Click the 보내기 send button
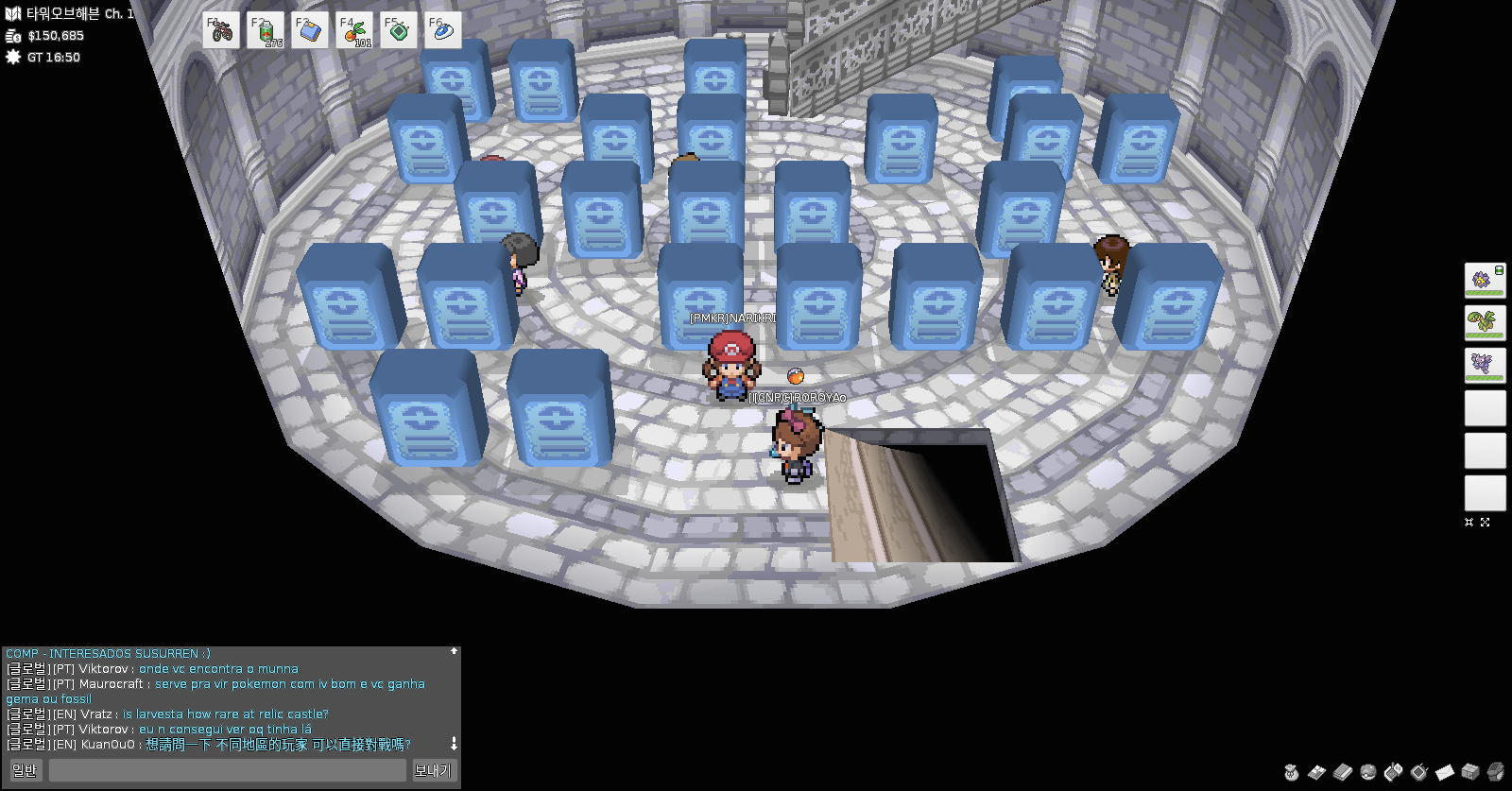The height and width of the screenshot is (791, 1512). click(x=434, y=770)
